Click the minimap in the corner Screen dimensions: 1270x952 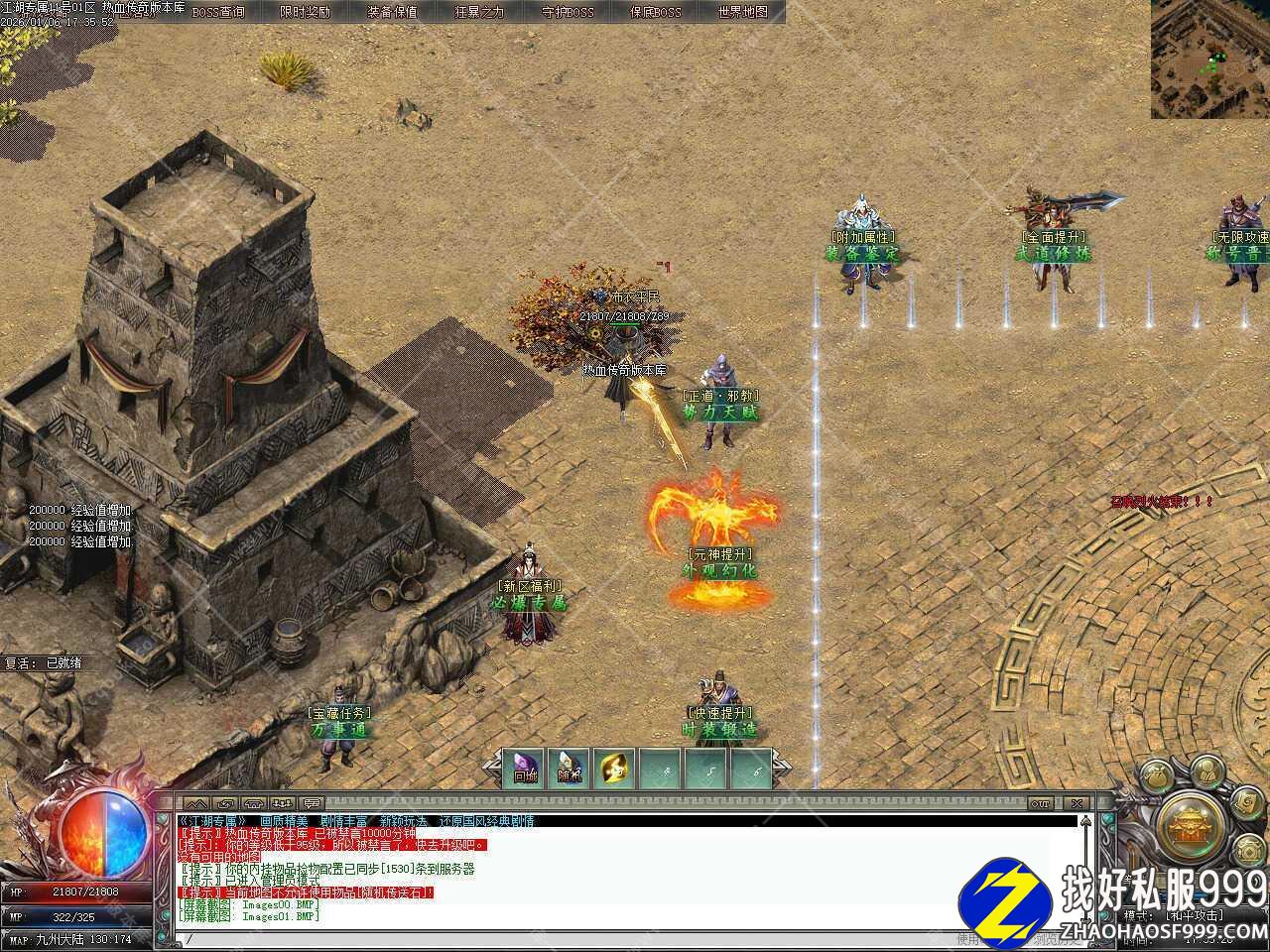(1209, 59)
